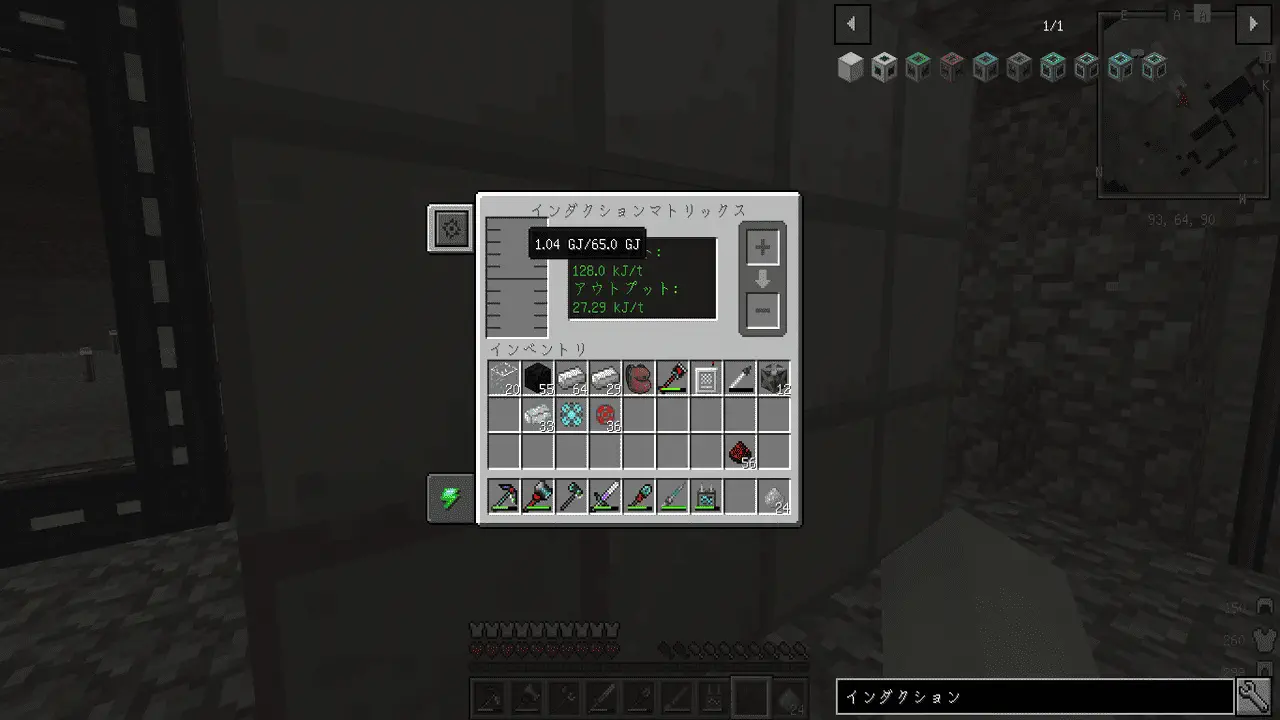This screenshot has height=720, width=1280.
Task: Grab the redstone dust stack of 56
Action: click(741, 451)
